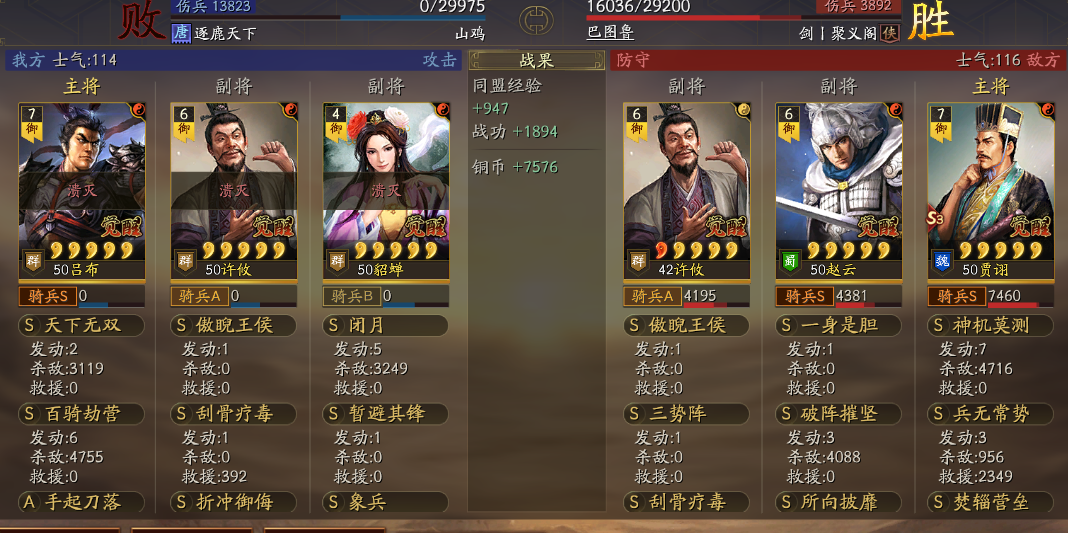Choose the level 42 许攸 card
The width and height of the screenshot is (1068, 533).
tap(686, 190)
